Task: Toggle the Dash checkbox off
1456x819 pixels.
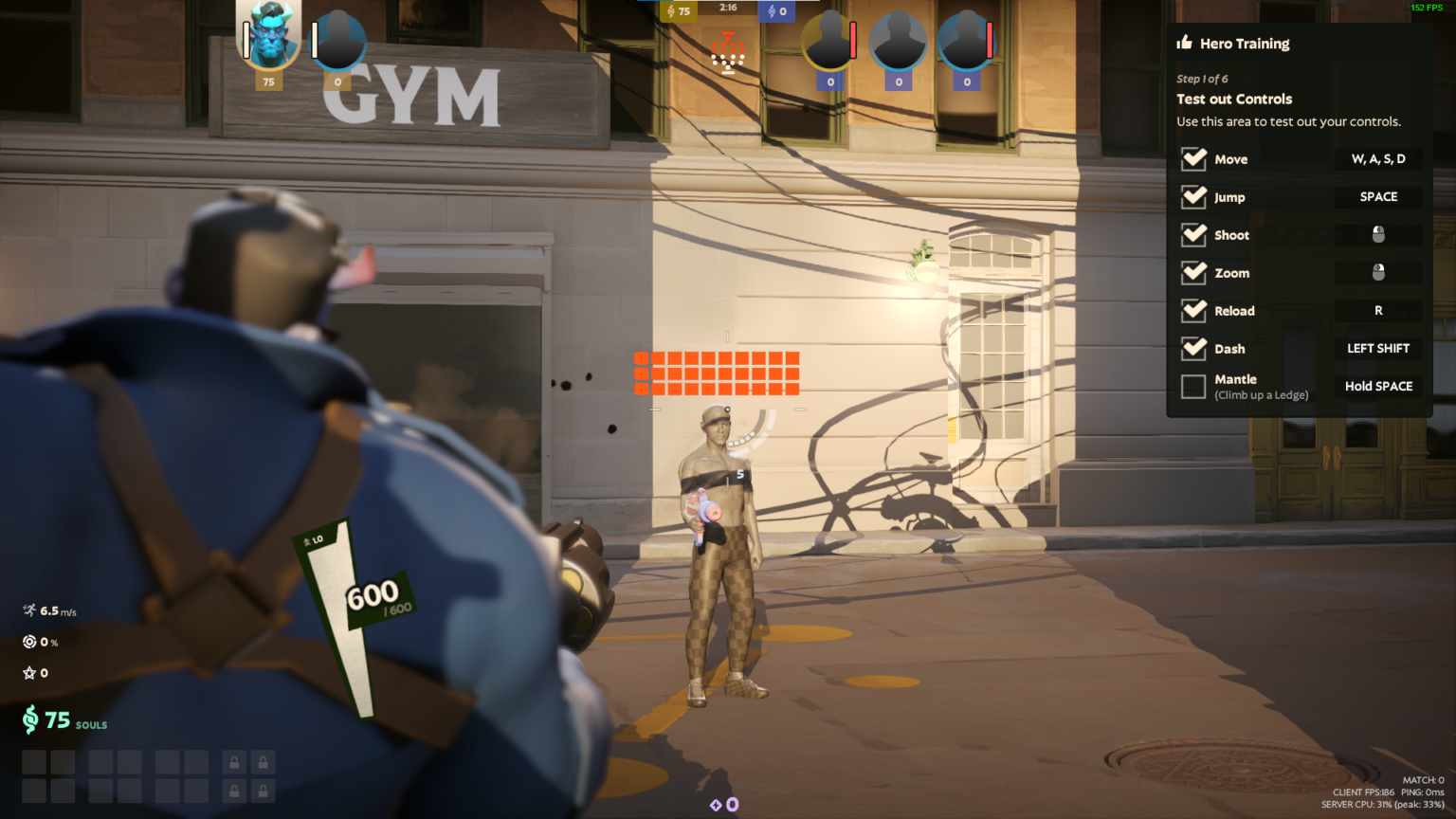Action: coord(1194,349)
